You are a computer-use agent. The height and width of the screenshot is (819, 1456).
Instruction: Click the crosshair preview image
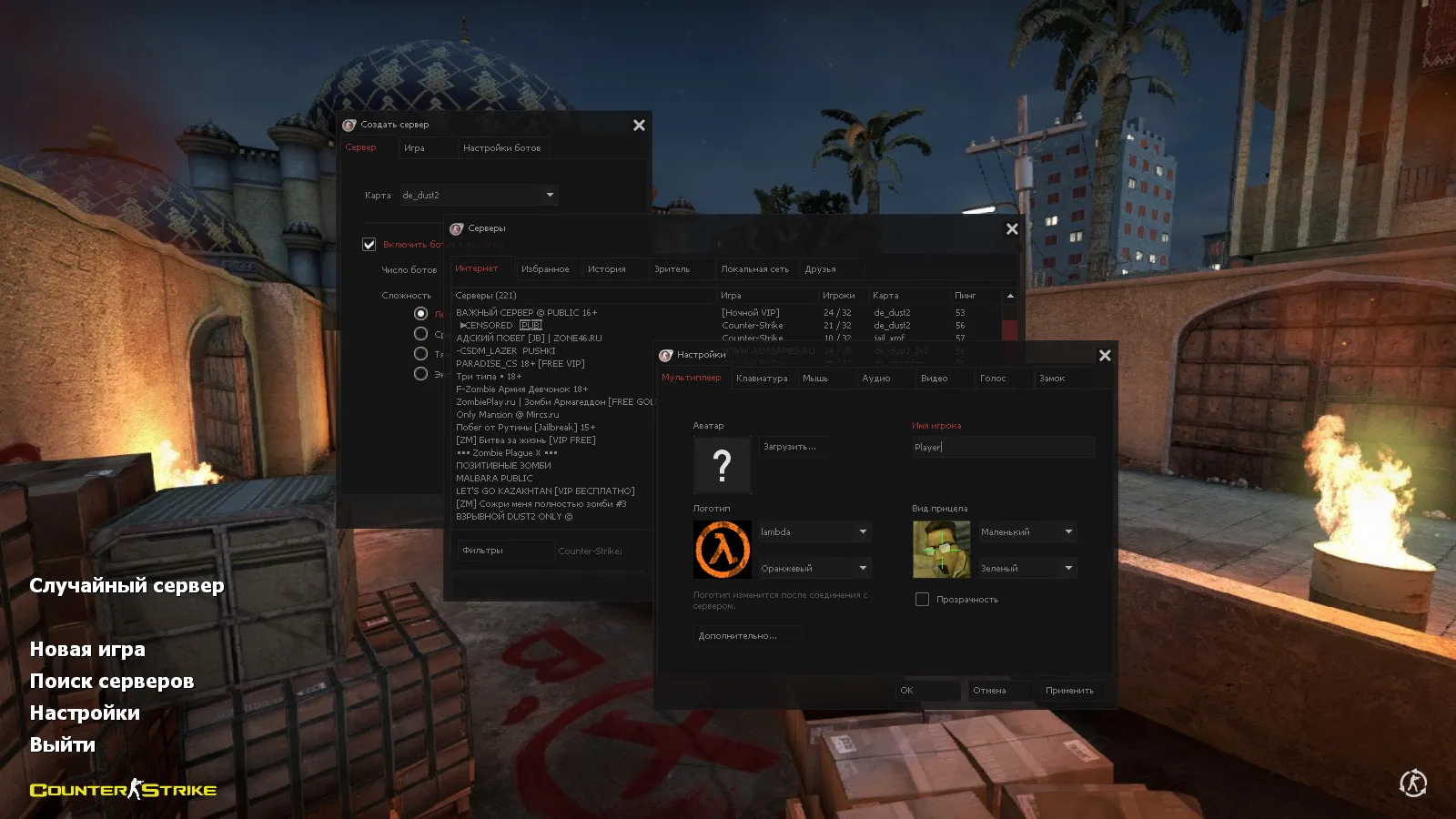click(940, 548)
